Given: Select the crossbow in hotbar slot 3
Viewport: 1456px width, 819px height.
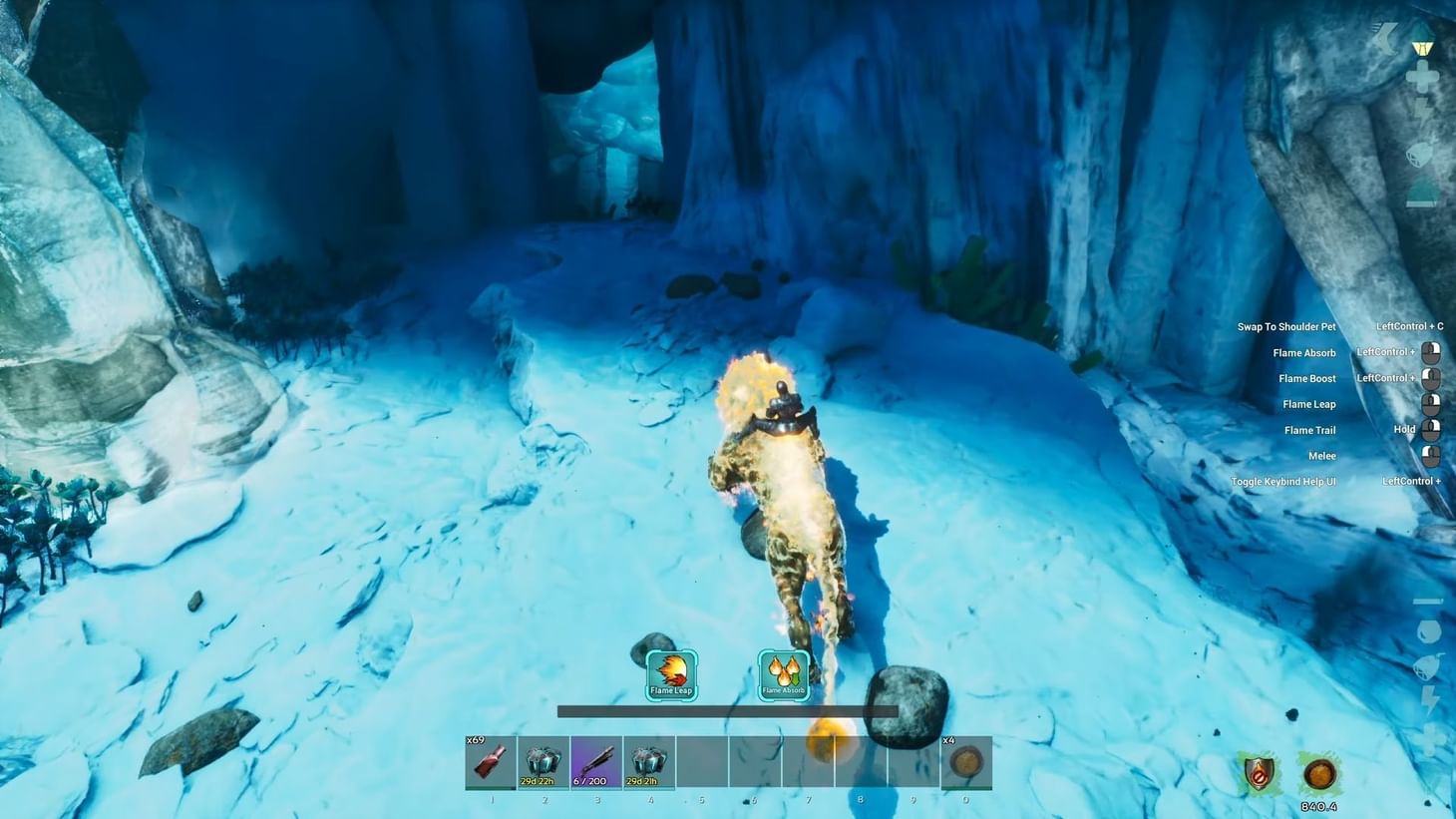Looking at the screenshot, I should click(x=595, y=761).
